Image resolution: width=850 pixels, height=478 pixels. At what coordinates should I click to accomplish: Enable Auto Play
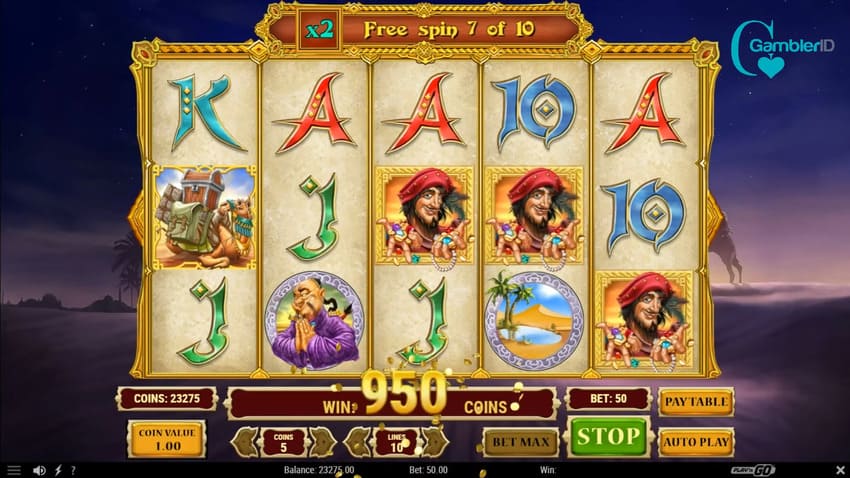point(695,441)
